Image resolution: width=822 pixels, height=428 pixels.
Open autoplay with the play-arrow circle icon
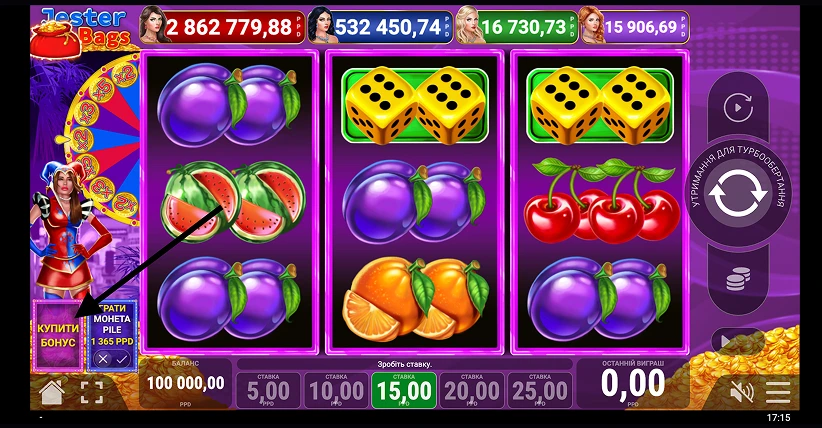[x=738, y=106]
